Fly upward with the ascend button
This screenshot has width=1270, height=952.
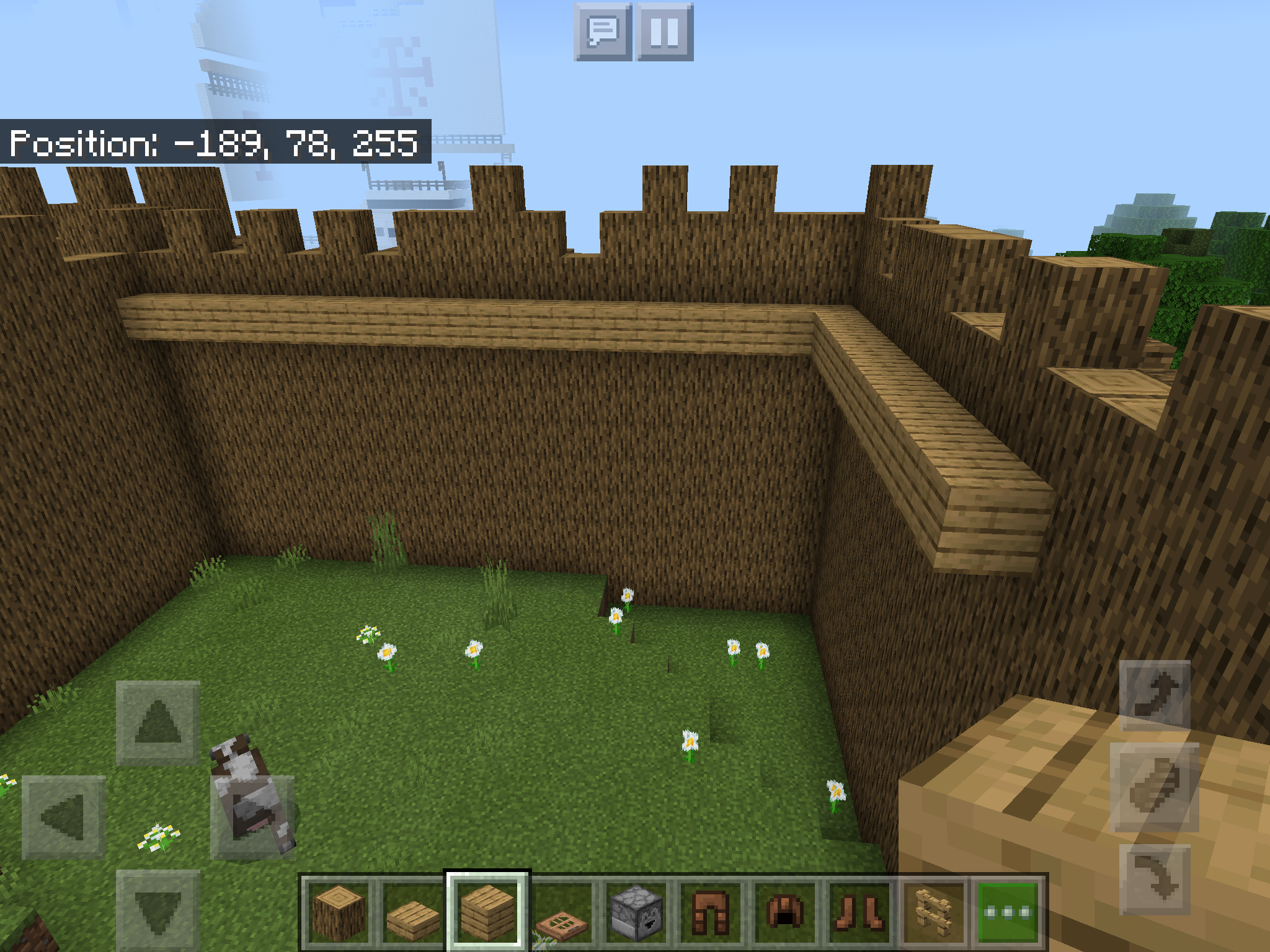[1155, 695]
